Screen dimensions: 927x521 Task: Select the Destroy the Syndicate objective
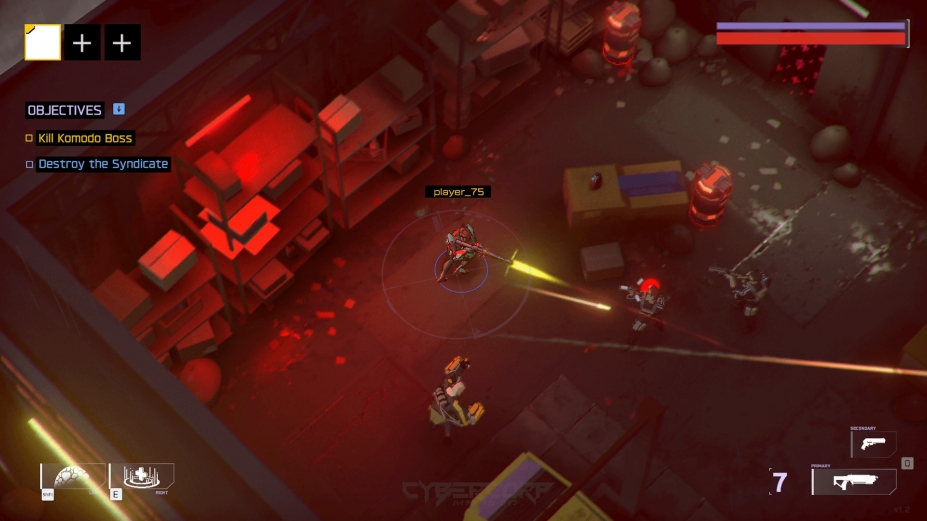coord(103,164)
